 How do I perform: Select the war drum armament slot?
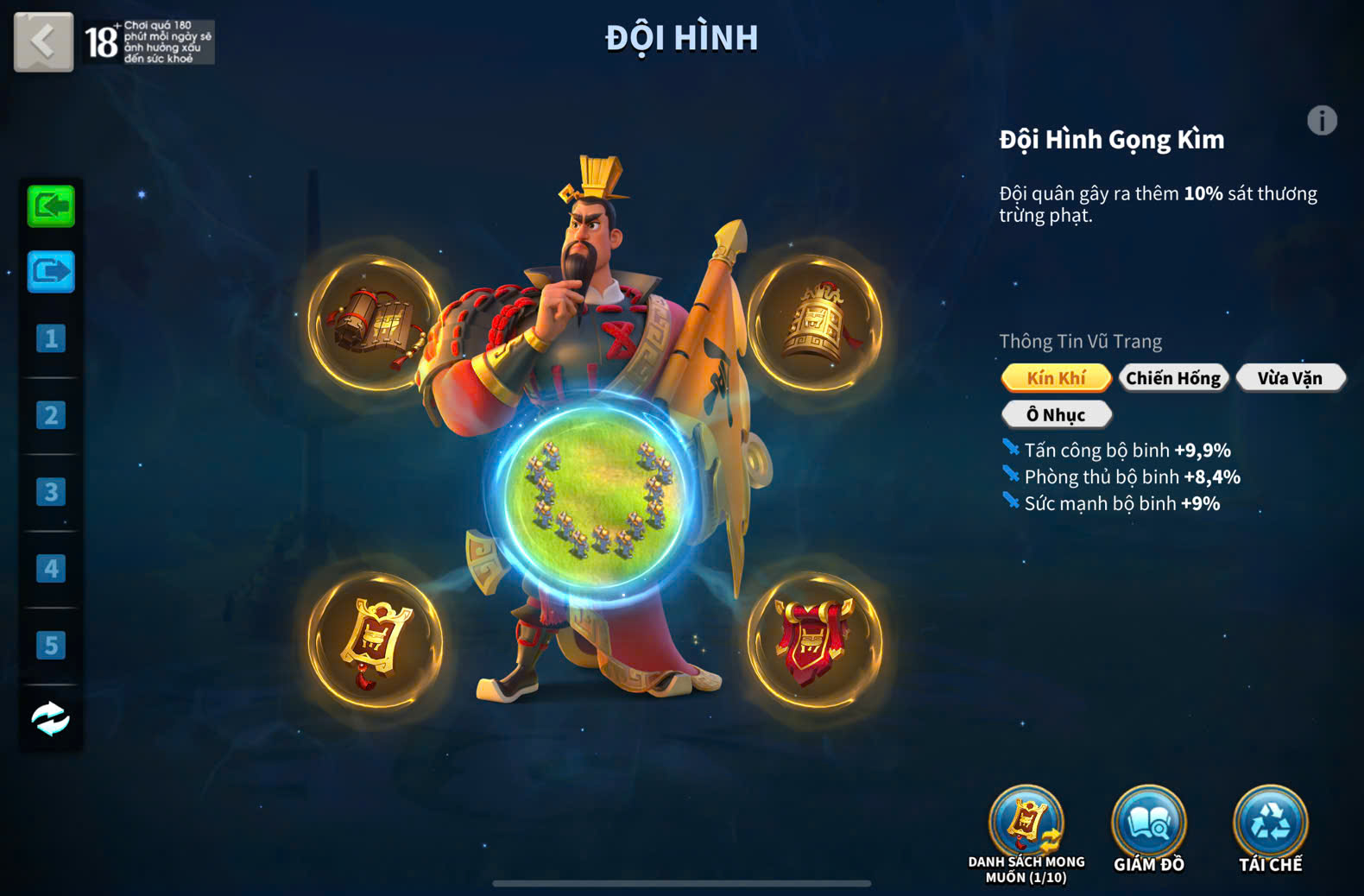(375, 323)
